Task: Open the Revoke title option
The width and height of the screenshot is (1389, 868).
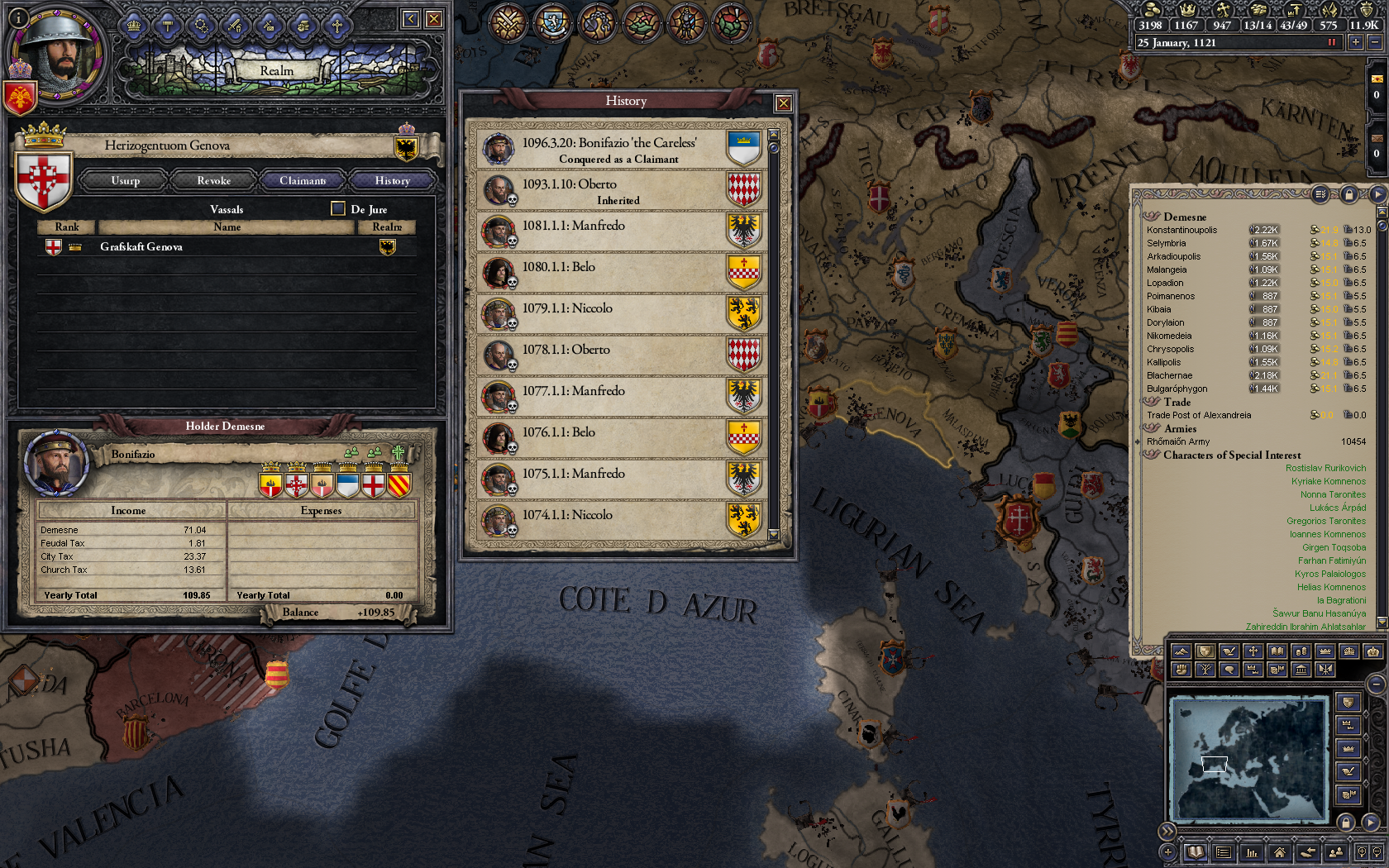Action: [x=213, y=180]
